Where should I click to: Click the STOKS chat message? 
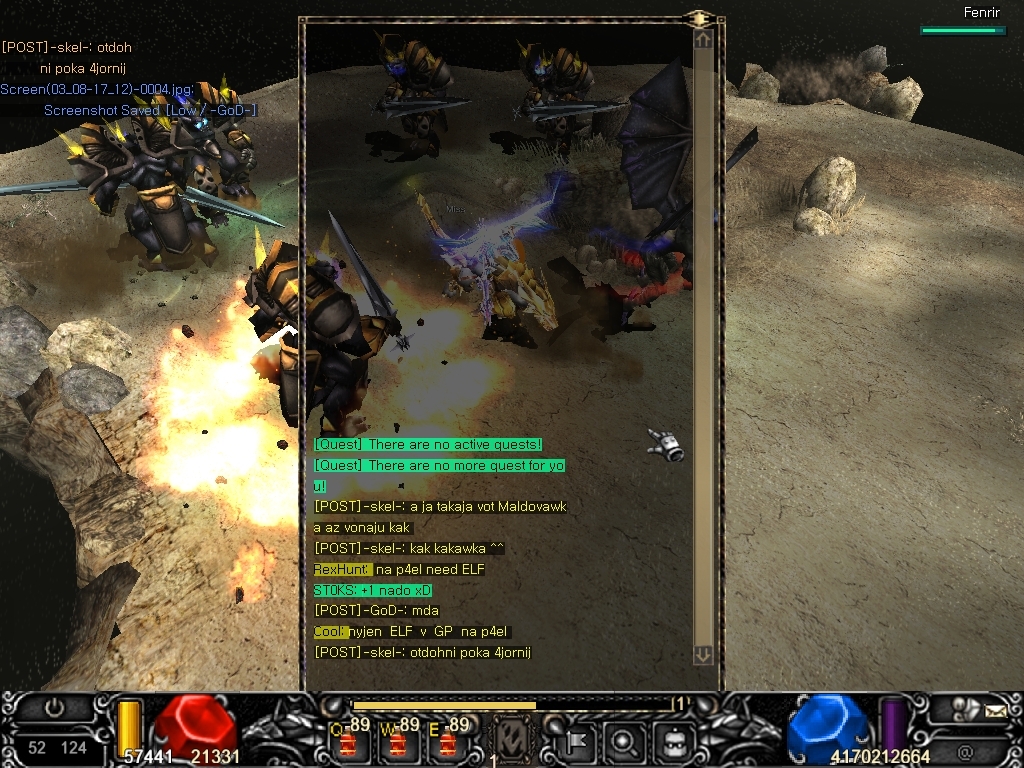(x=372, y=590)
